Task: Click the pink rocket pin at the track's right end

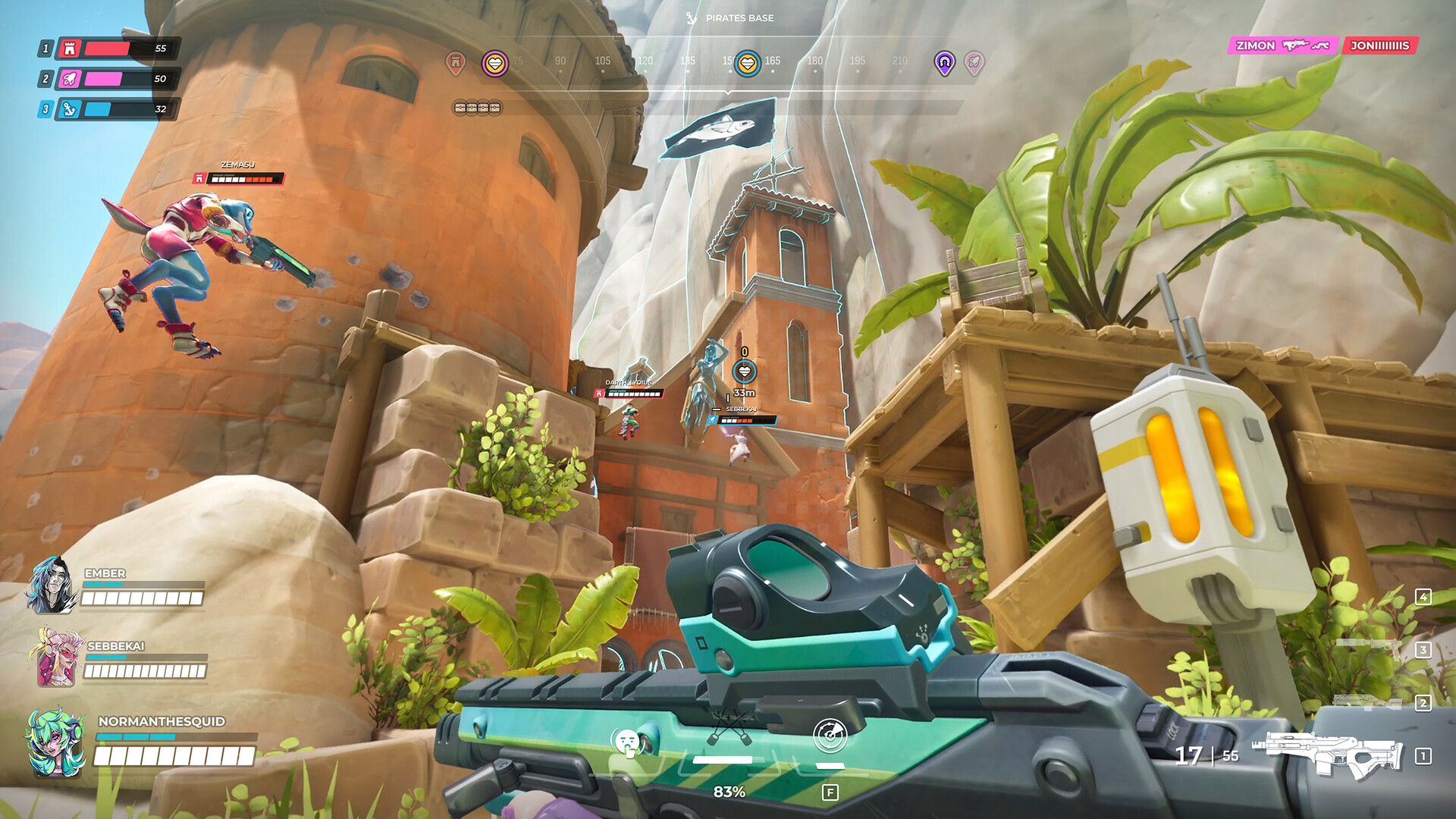Action: tap(974, 62)
